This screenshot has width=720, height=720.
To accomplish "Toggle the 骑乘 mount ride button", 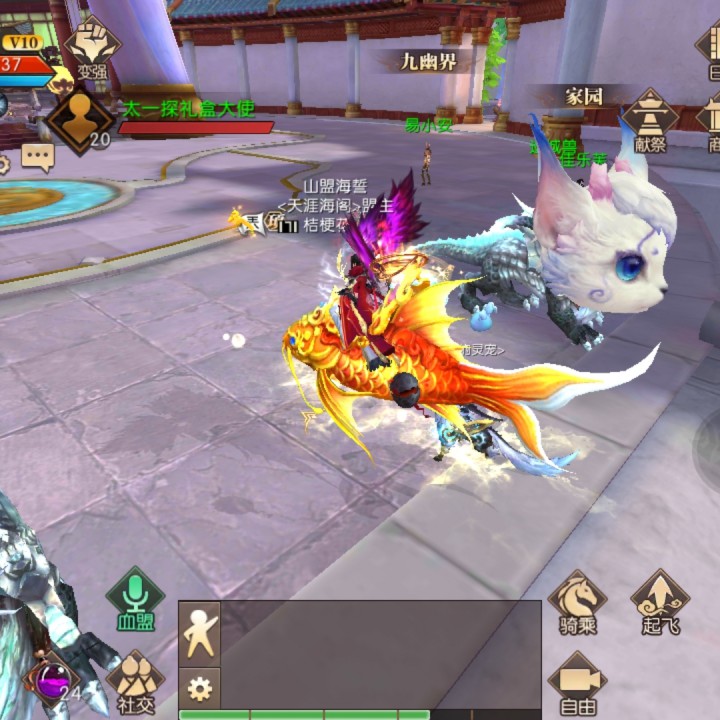I will click(577, 600).
